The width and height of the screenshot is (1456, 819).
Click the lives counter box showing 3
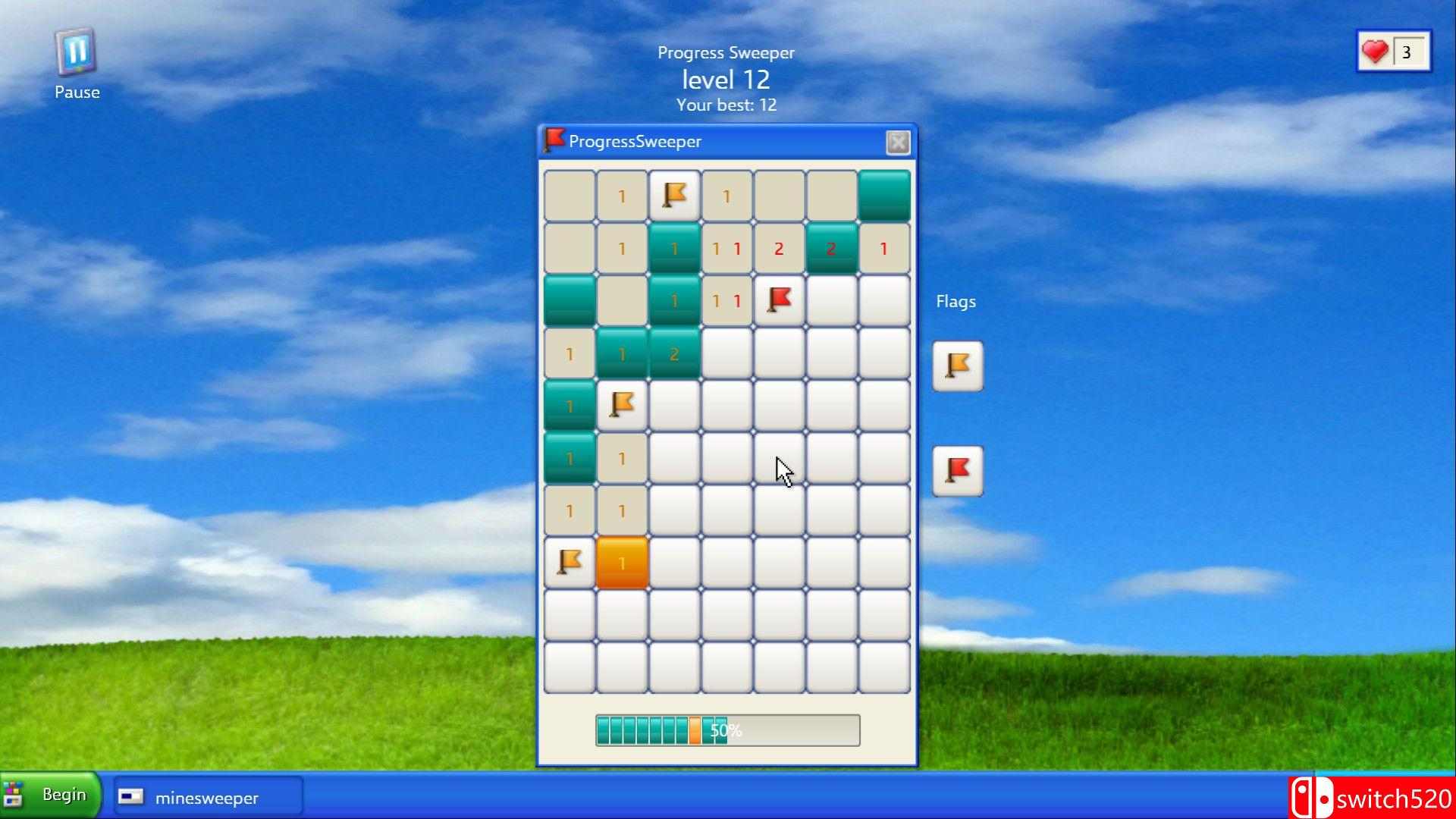[x=1407, y=51]
